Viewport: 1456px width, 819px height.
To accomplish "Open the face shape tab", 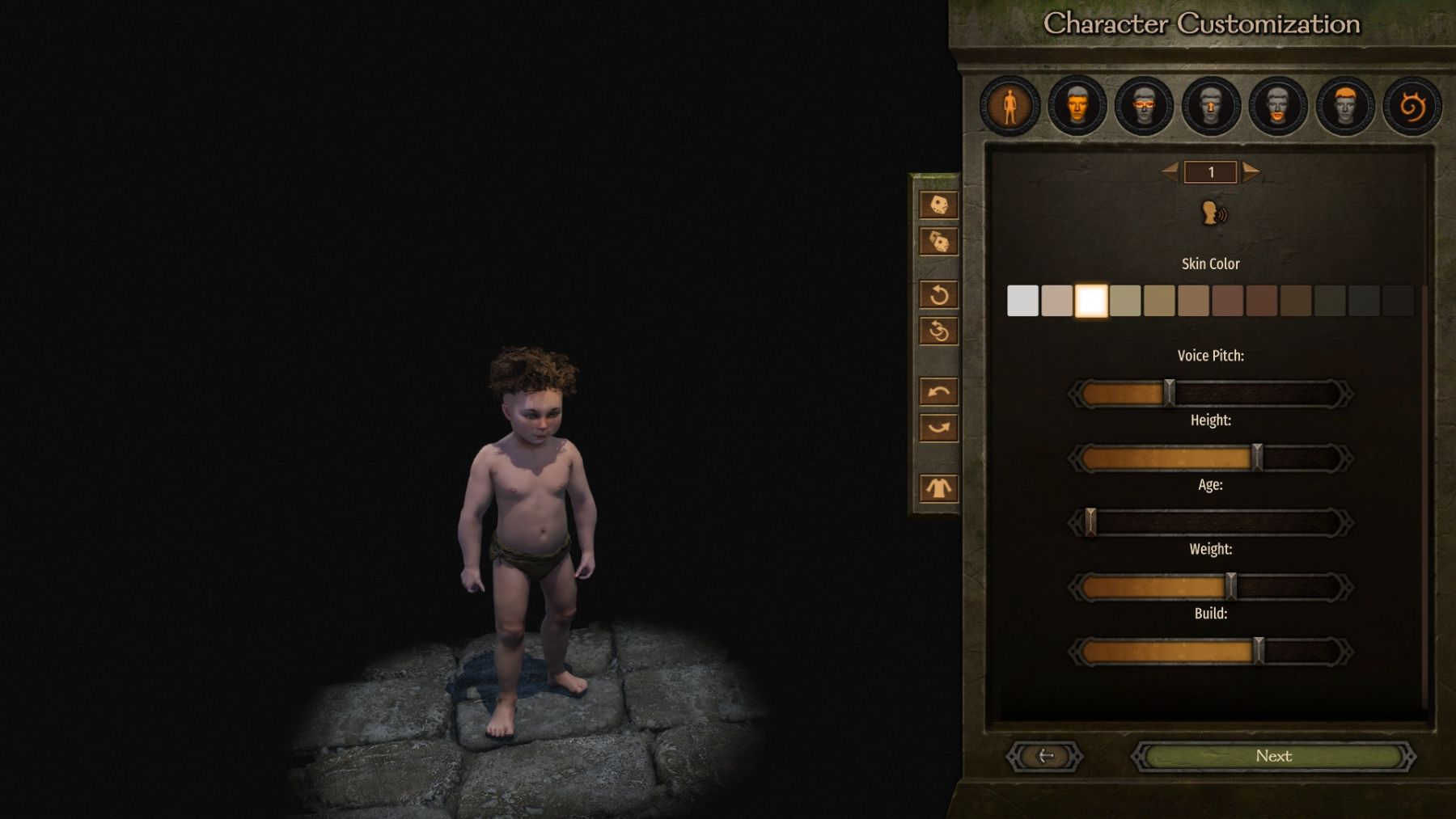I will (1077, 106).
